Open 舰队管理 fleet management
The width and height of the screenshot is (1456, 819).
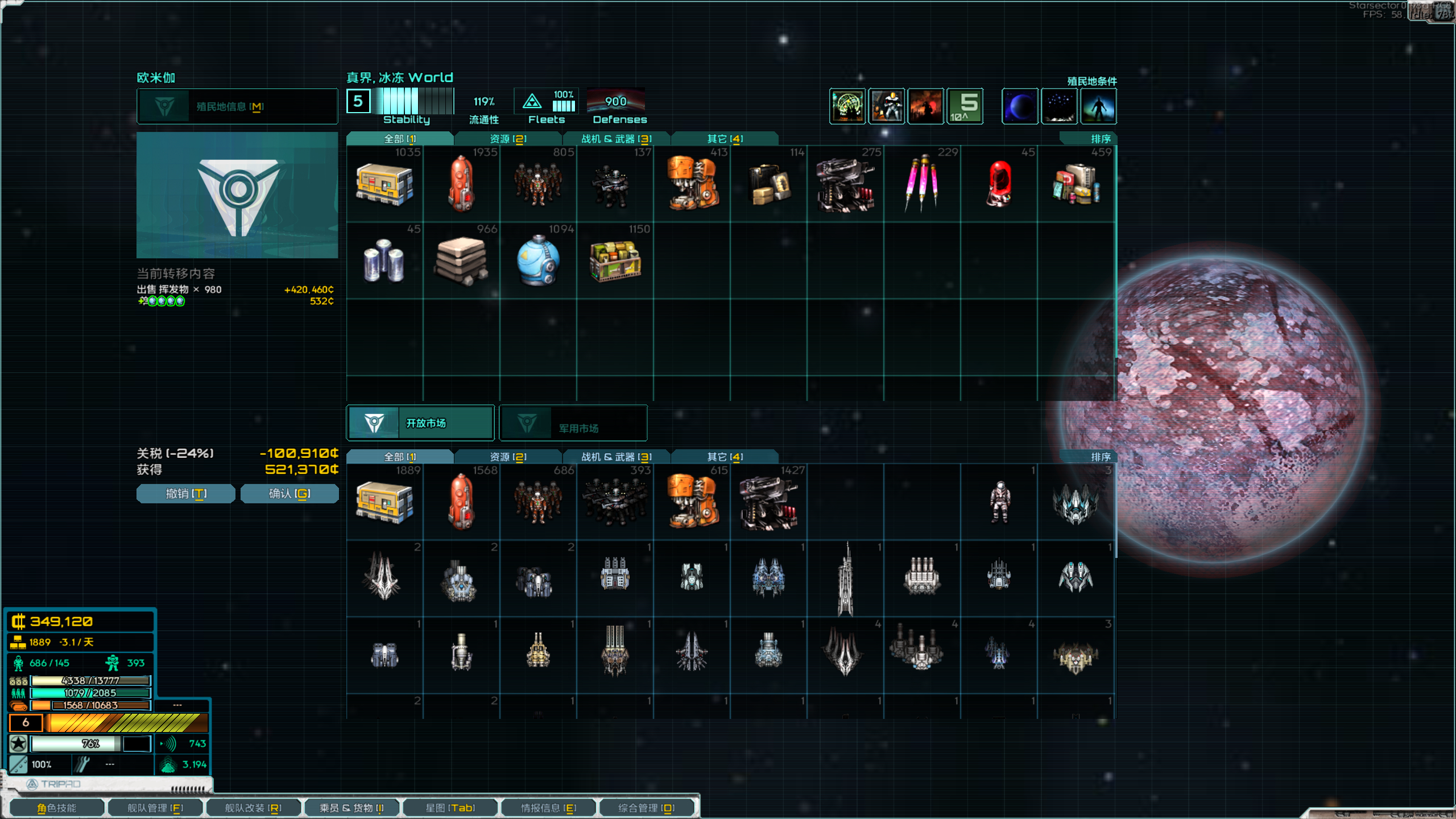pos(155,808)
